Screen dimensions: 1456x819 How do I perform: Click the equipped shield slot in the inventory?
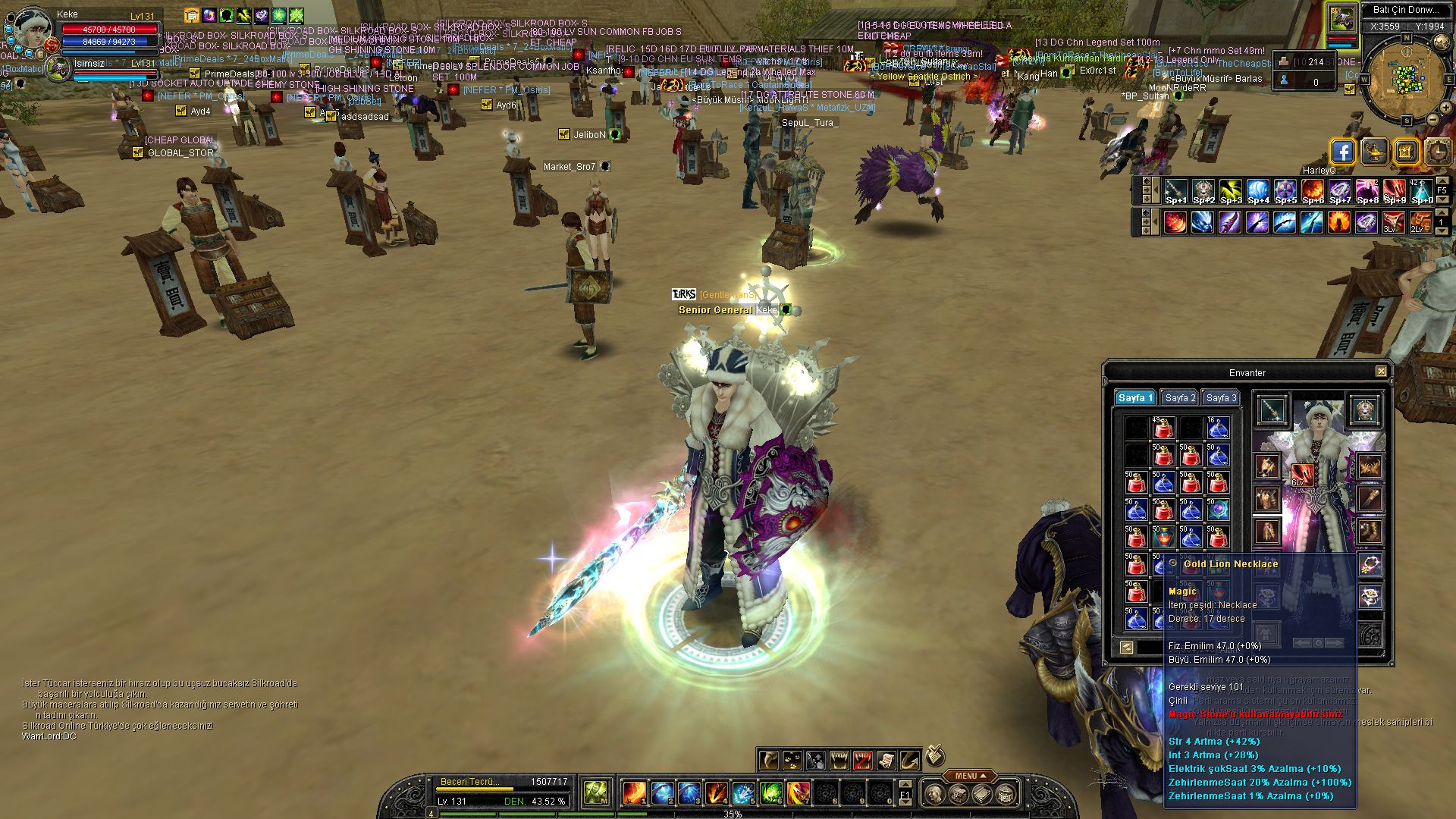point(1365,410)
